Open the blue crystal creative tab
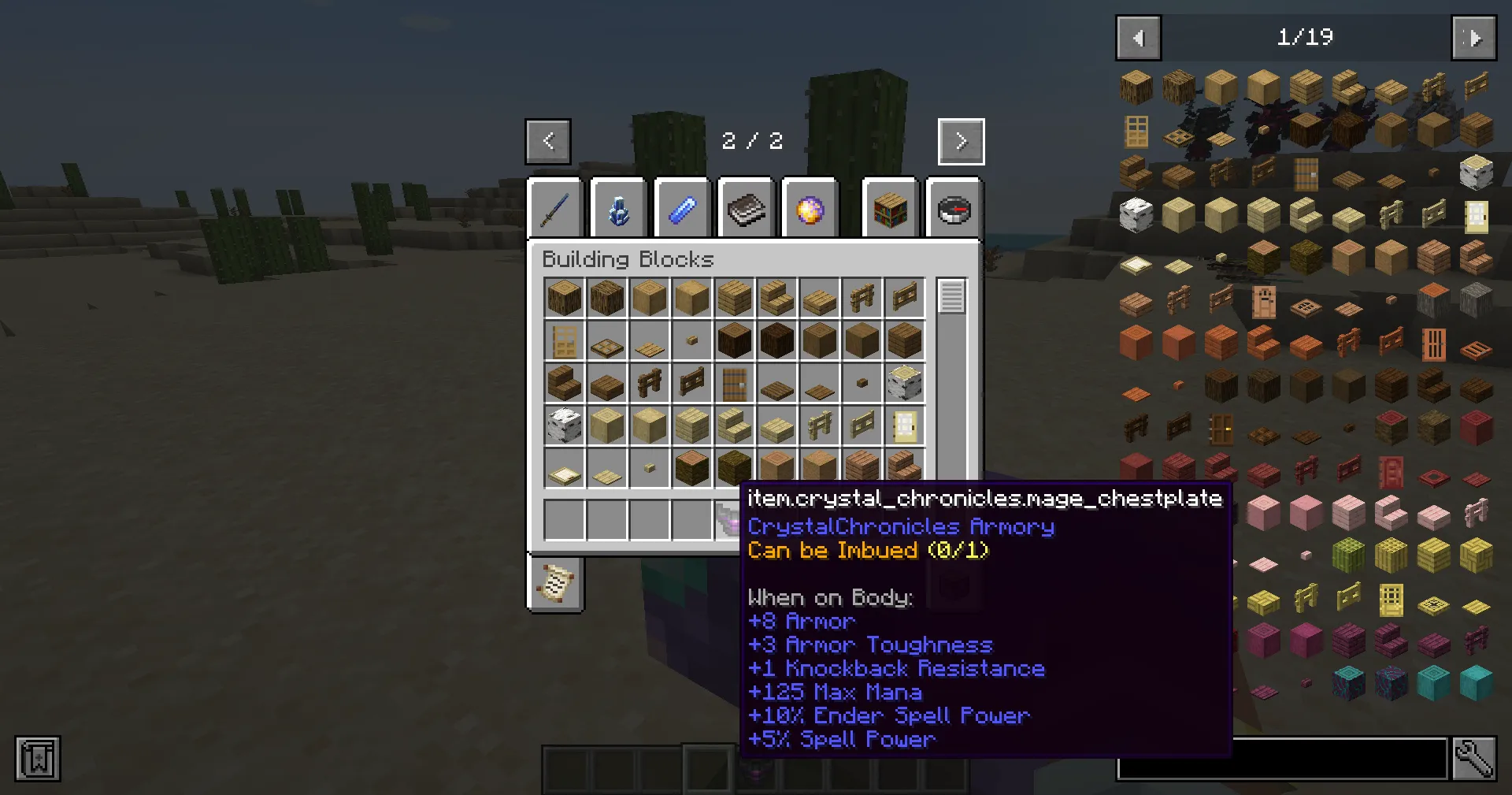The height and width of the screenshot is (795, 1512). pos(619,207)
